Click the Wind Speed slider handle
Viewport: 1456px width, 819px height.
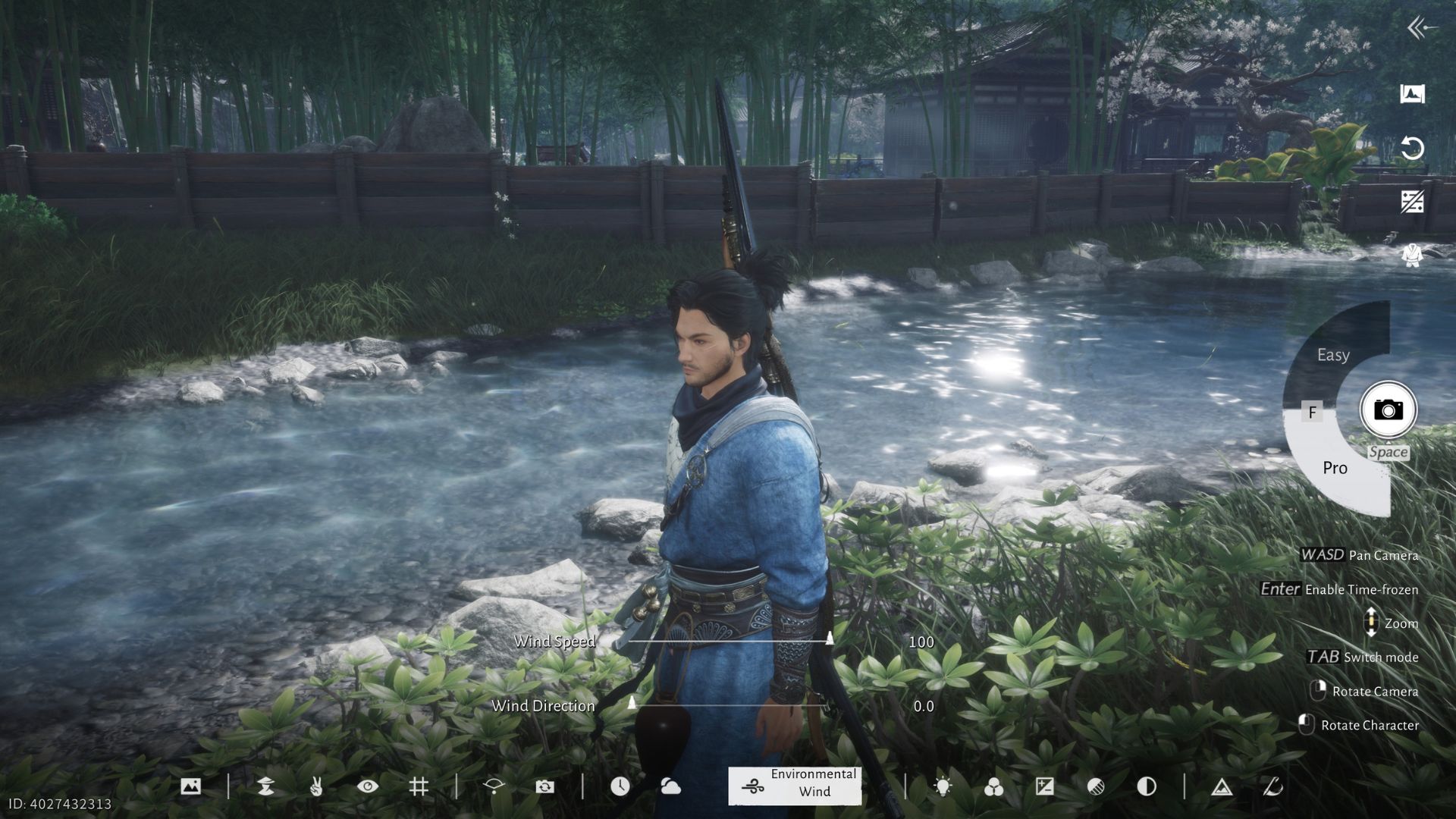tap(831, 639)
